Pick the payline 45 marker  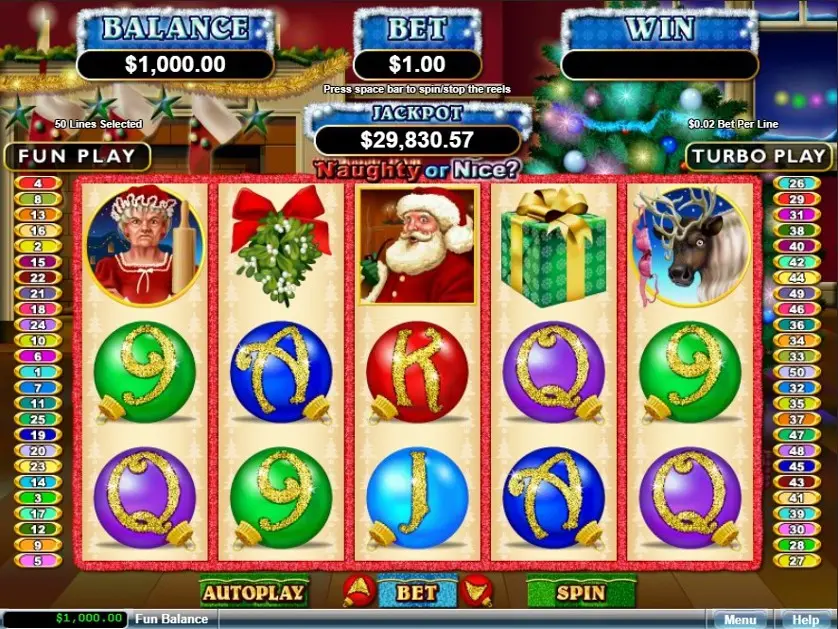pyautogui.click(x=797, y=466)
